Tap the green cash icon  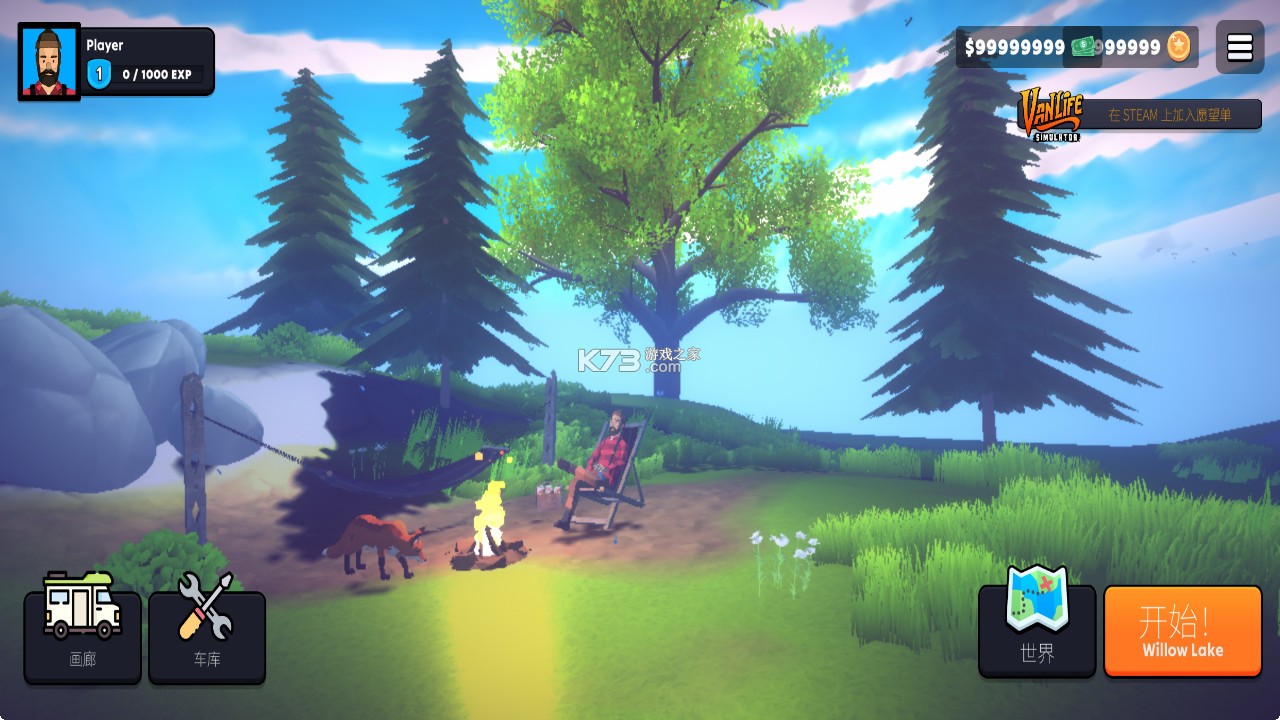(x=1083, y=47)
